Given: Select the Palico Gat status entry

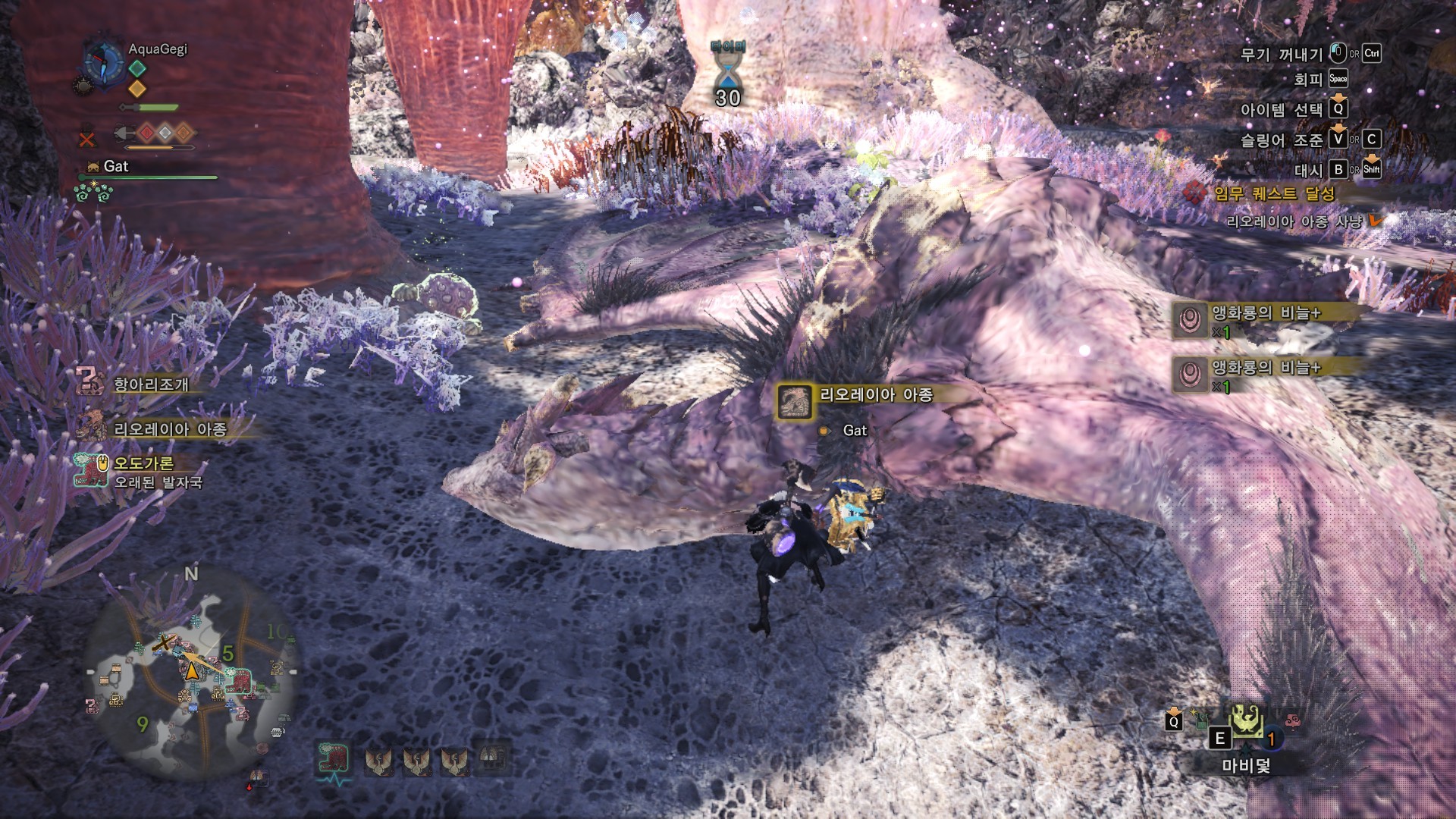Looking at the screenshot, I should tap(116, 166).
